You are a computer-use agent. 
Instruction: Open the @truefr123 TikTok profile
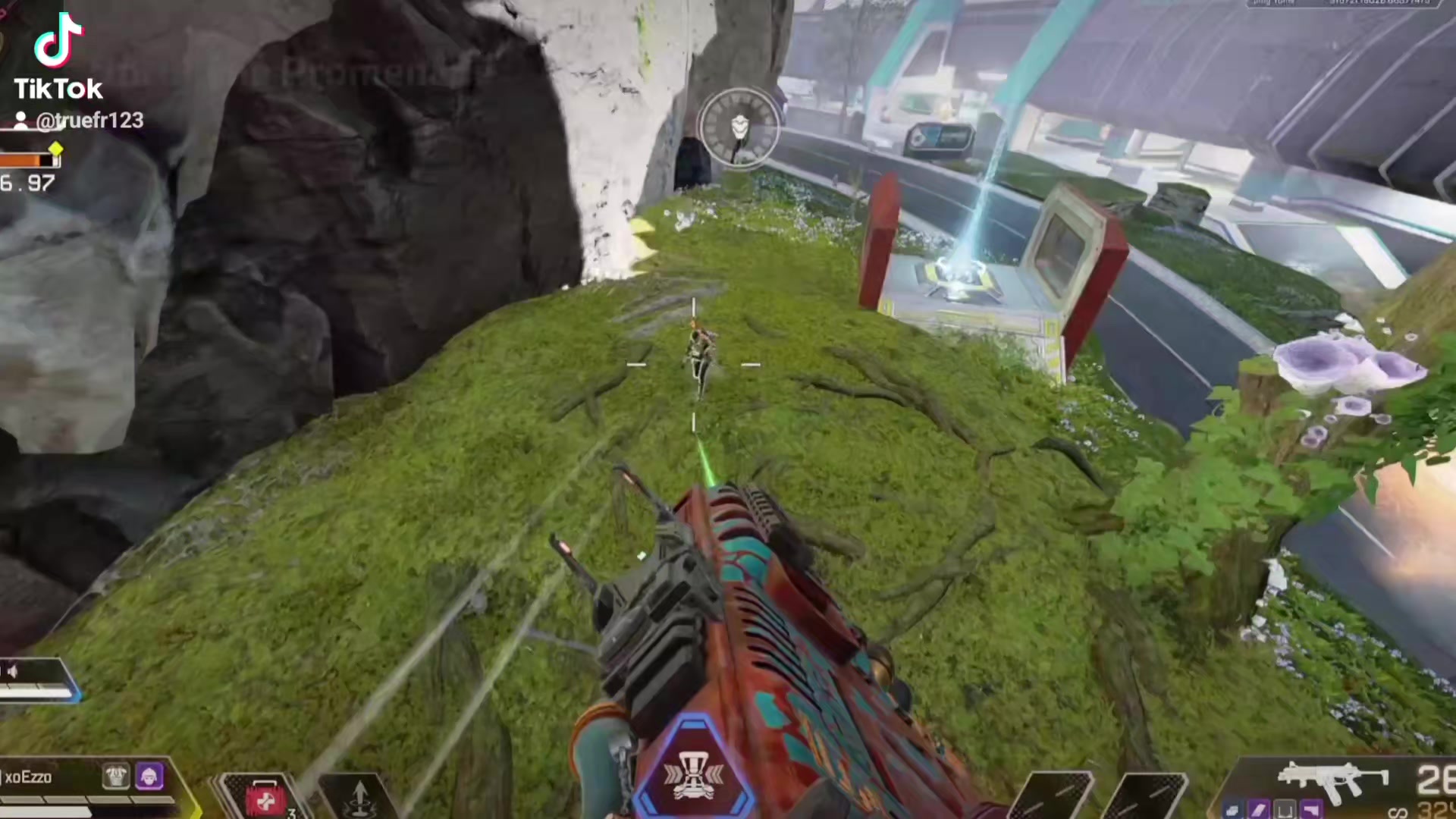[80, 121]
